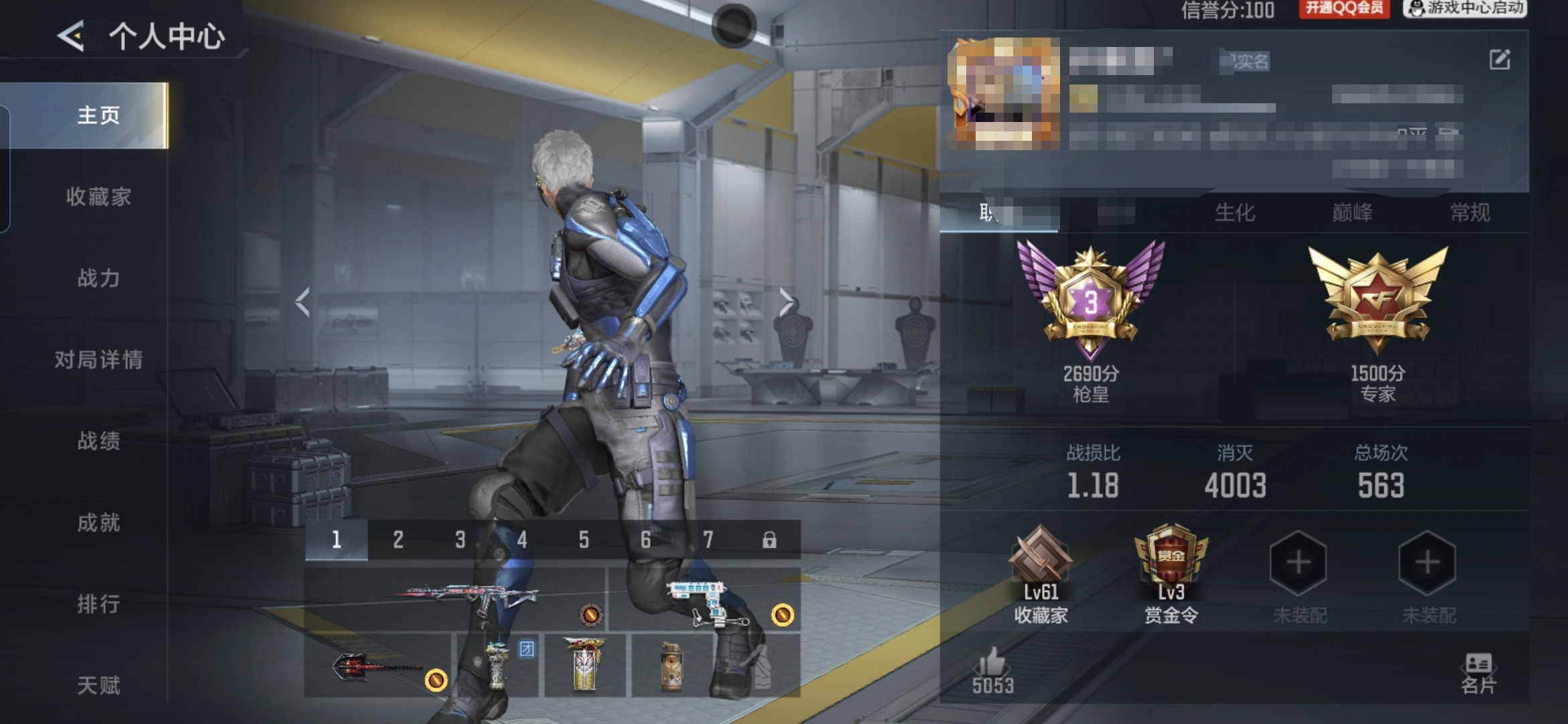Switch to the 常规 stats tab
Viewport: 1568px width, 724px height.
[1470, 213]
